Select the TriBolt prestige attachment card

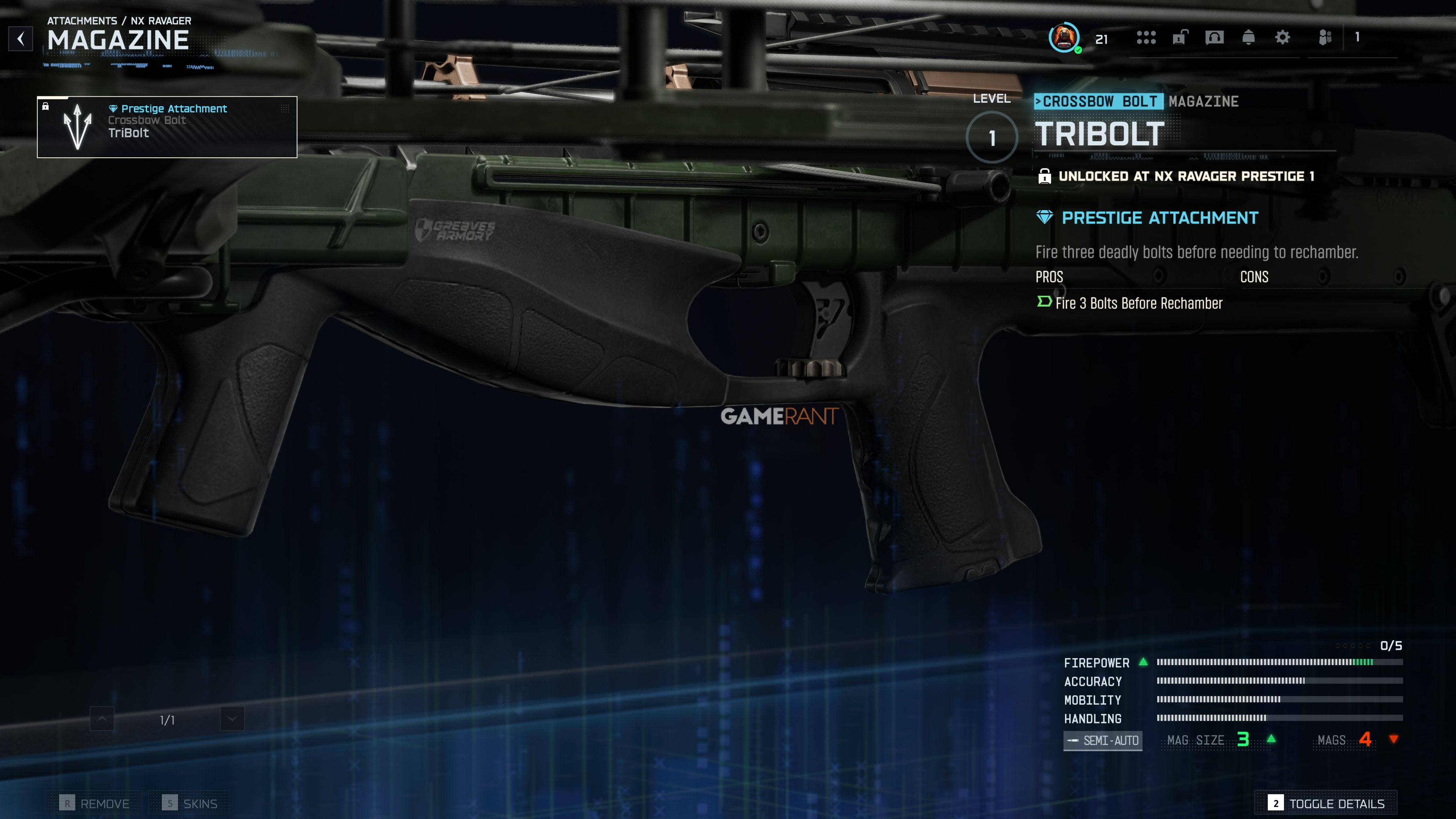(167, 127)
